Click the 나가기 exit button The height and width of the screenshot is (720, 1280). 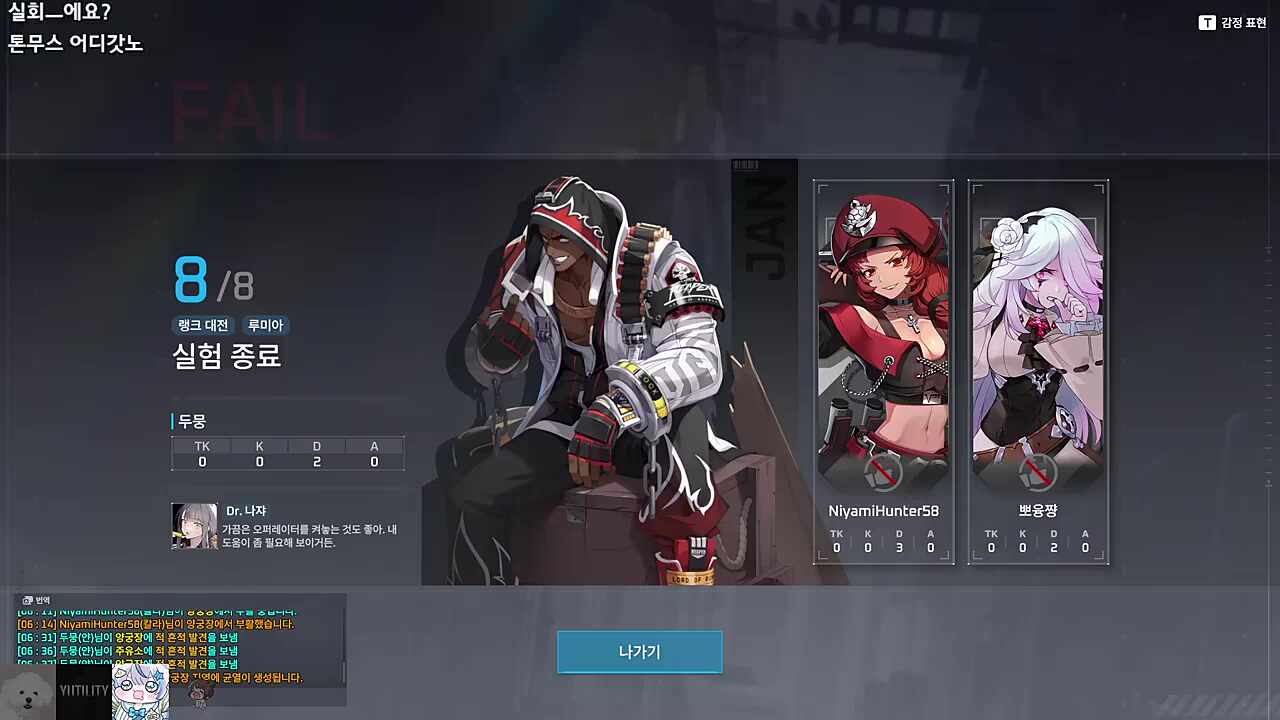tap(639, 652)
